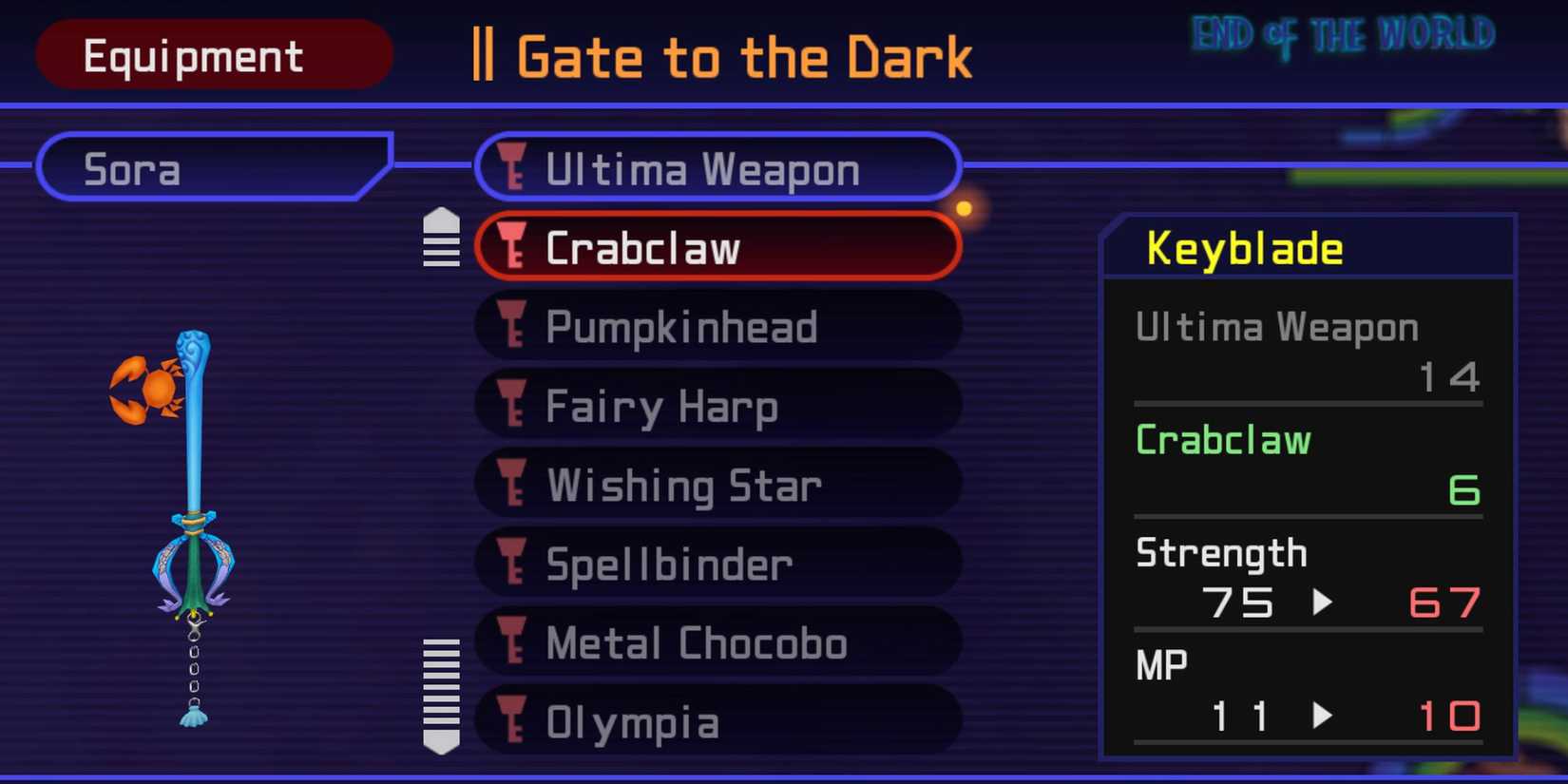
Task: Click the Pumpkinhead key icon
Action: point(514,327)
